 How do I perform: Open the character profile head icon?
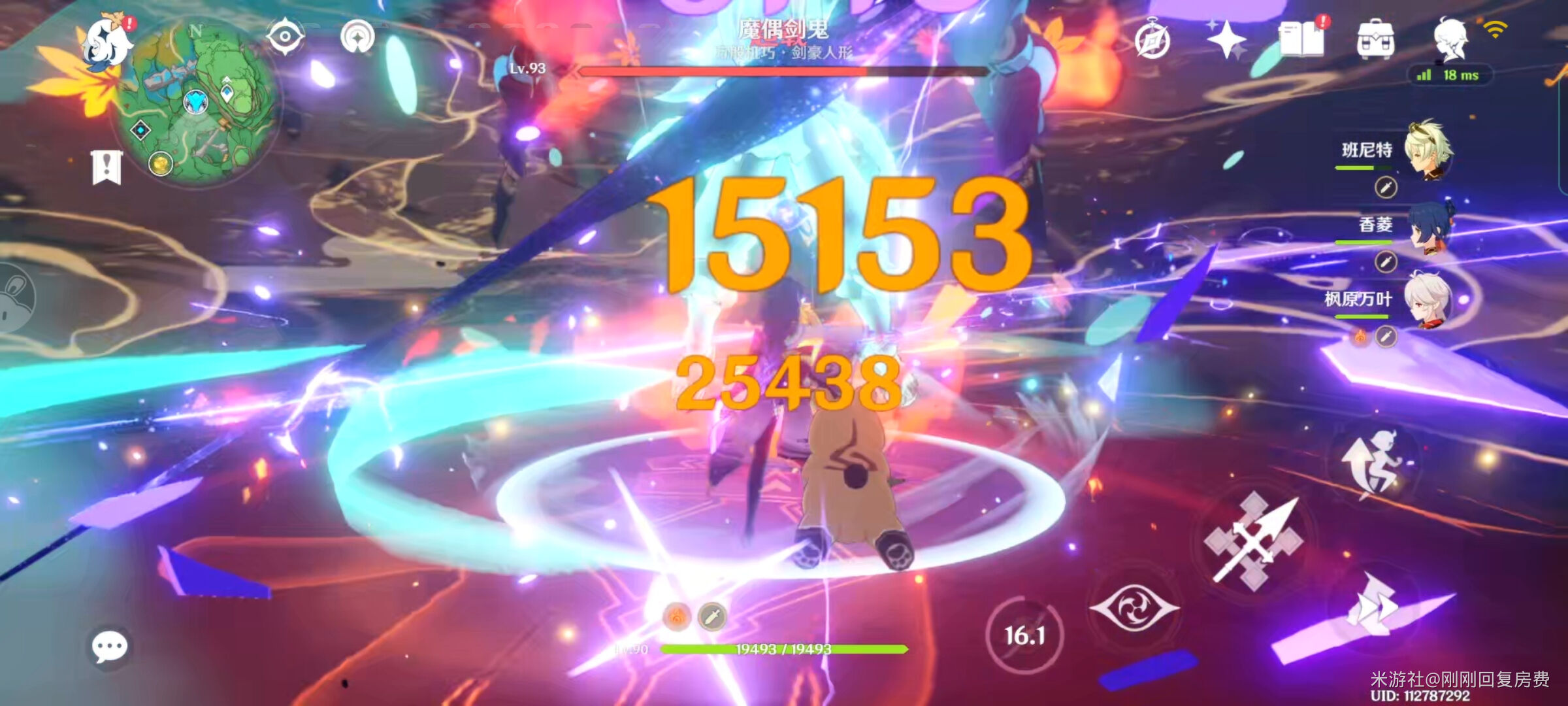point(1451,39)
